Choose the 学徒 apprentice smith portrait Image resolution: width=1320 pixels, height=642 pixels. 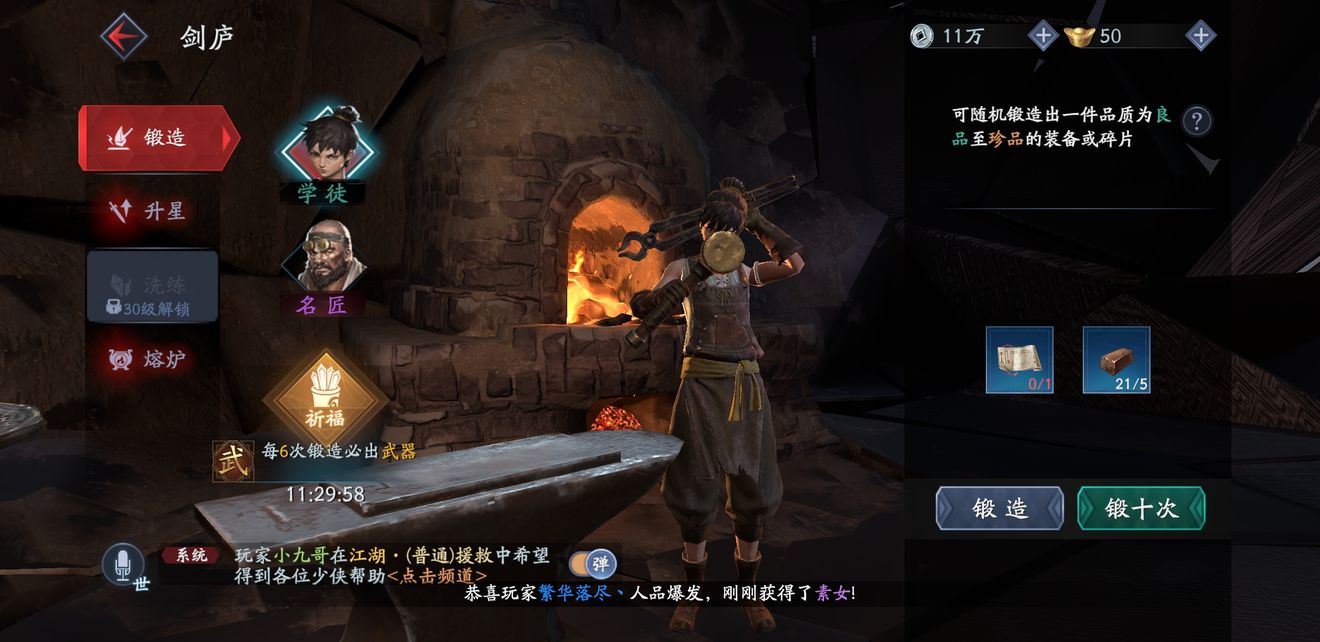(x=325, y=150)
